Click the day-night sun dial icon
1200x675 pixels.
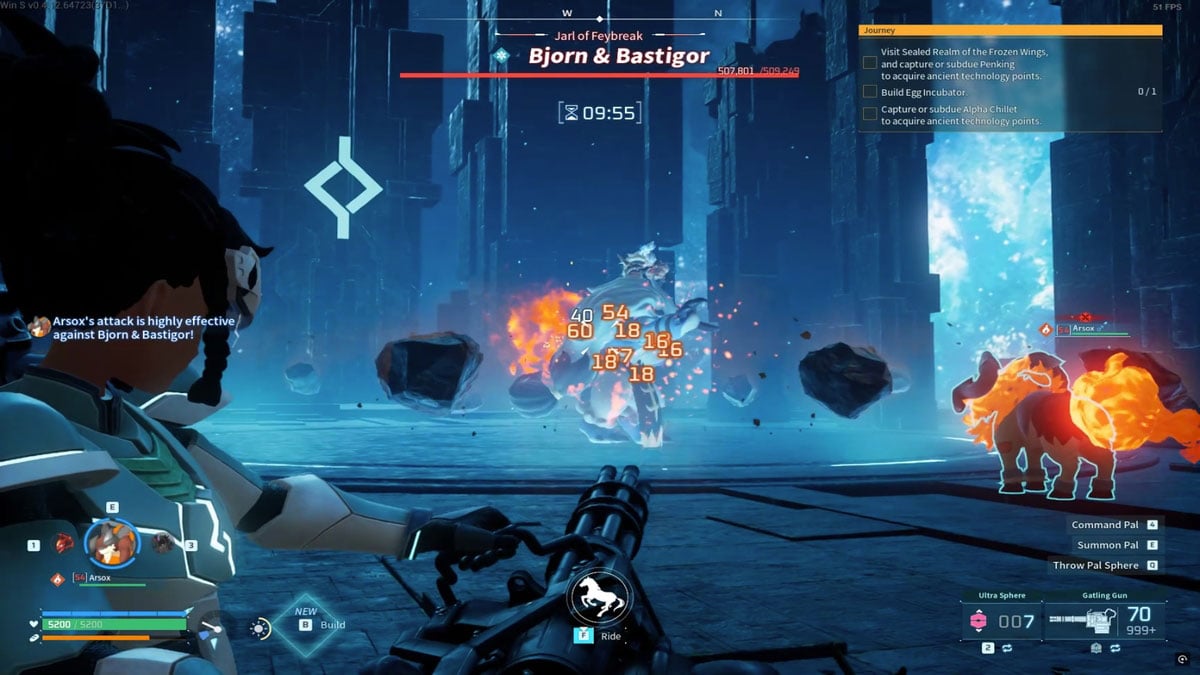point(260,628)
